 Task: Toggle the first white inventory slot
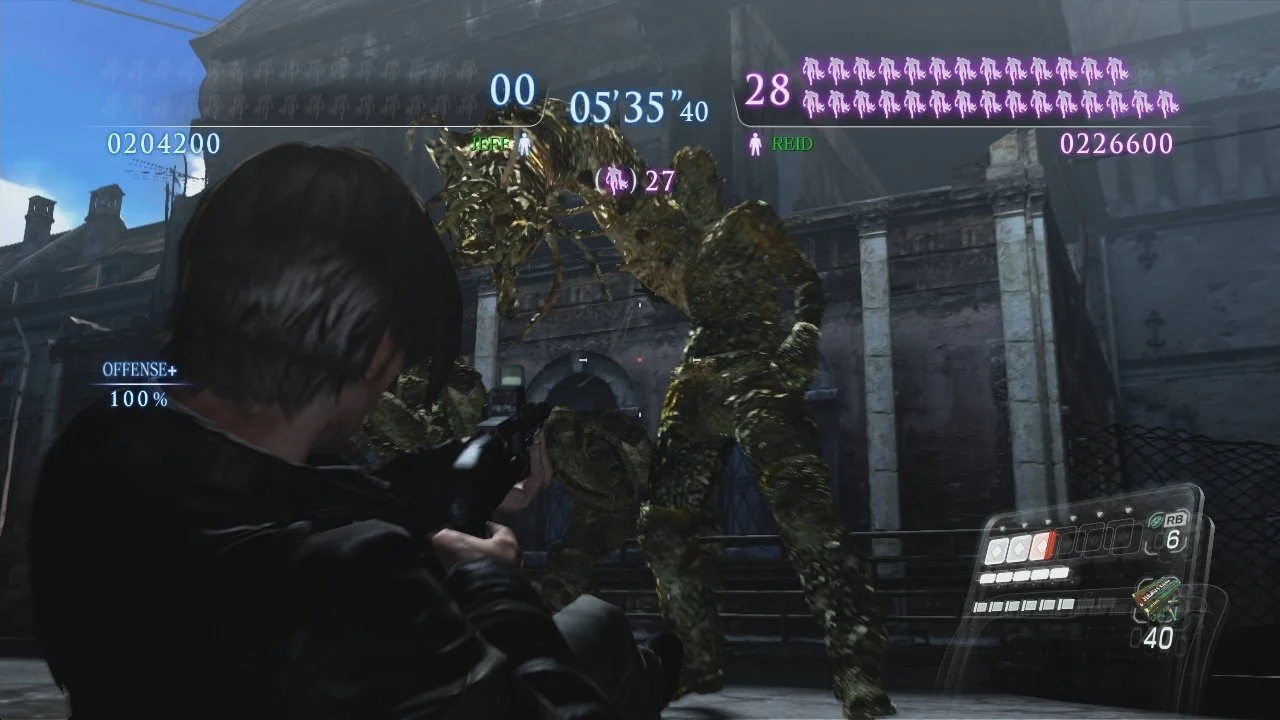pos(997,548)
